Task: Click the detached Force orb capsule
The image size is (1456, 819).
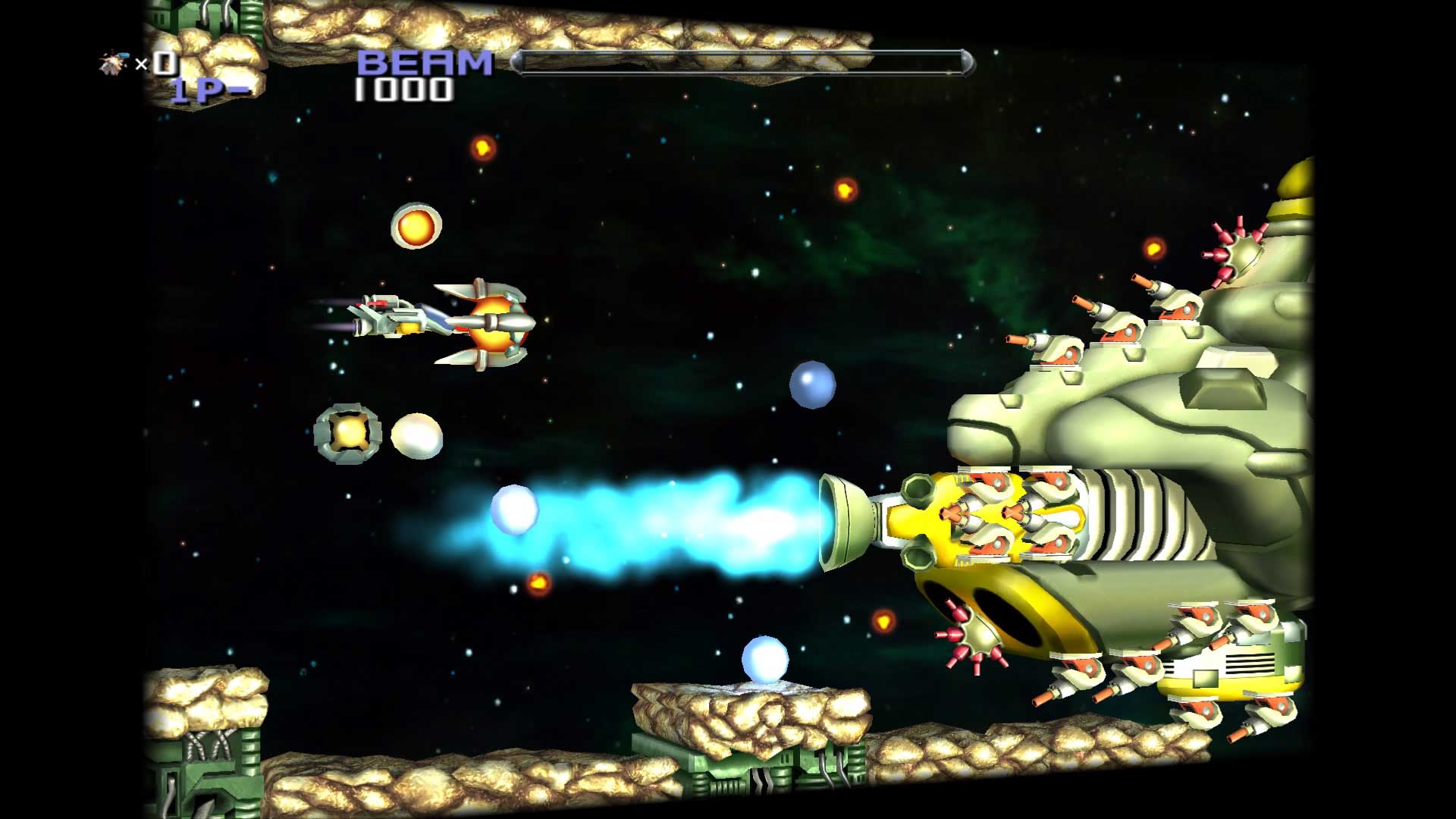Action: click(347, 435)
